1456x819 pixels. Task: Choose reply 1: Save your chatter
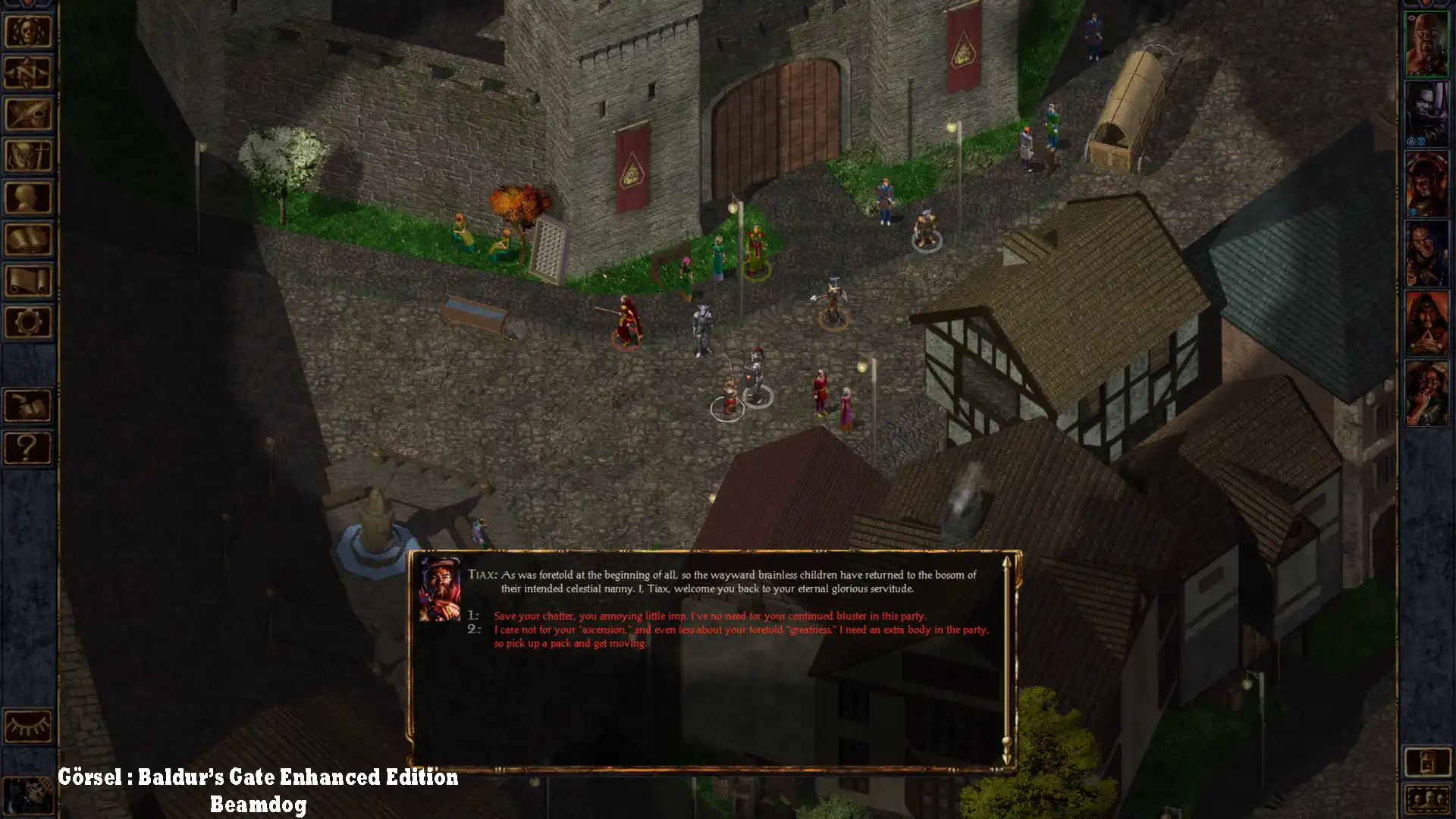coord(710,616)
